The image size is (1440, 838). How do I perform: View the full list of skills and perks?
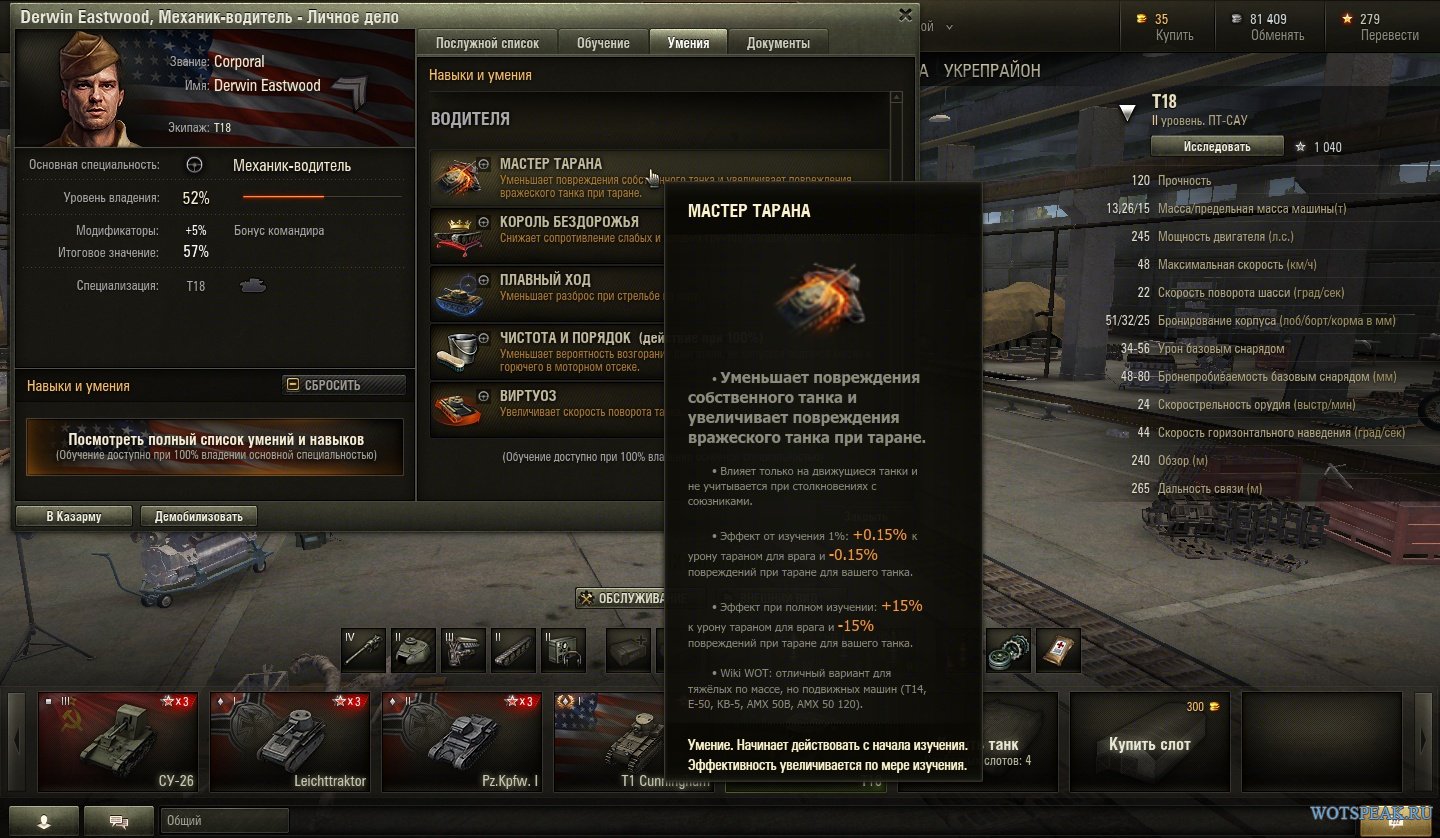(215, 446)
